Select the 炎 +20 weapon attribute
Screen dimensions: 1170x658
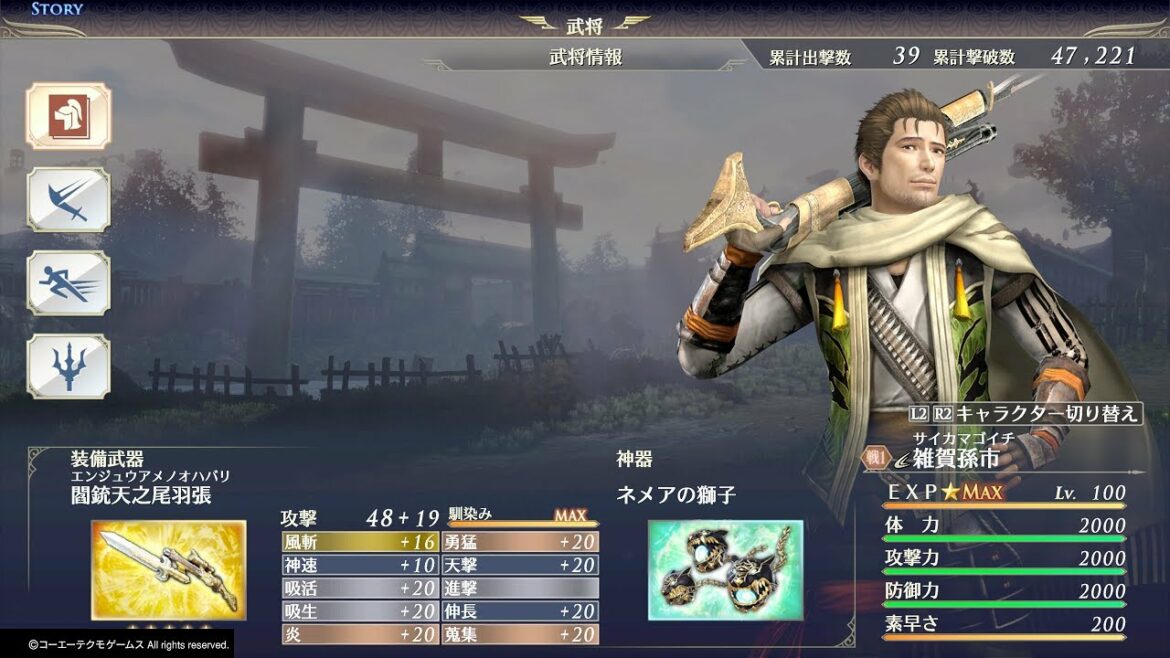[x=360, y=634]
